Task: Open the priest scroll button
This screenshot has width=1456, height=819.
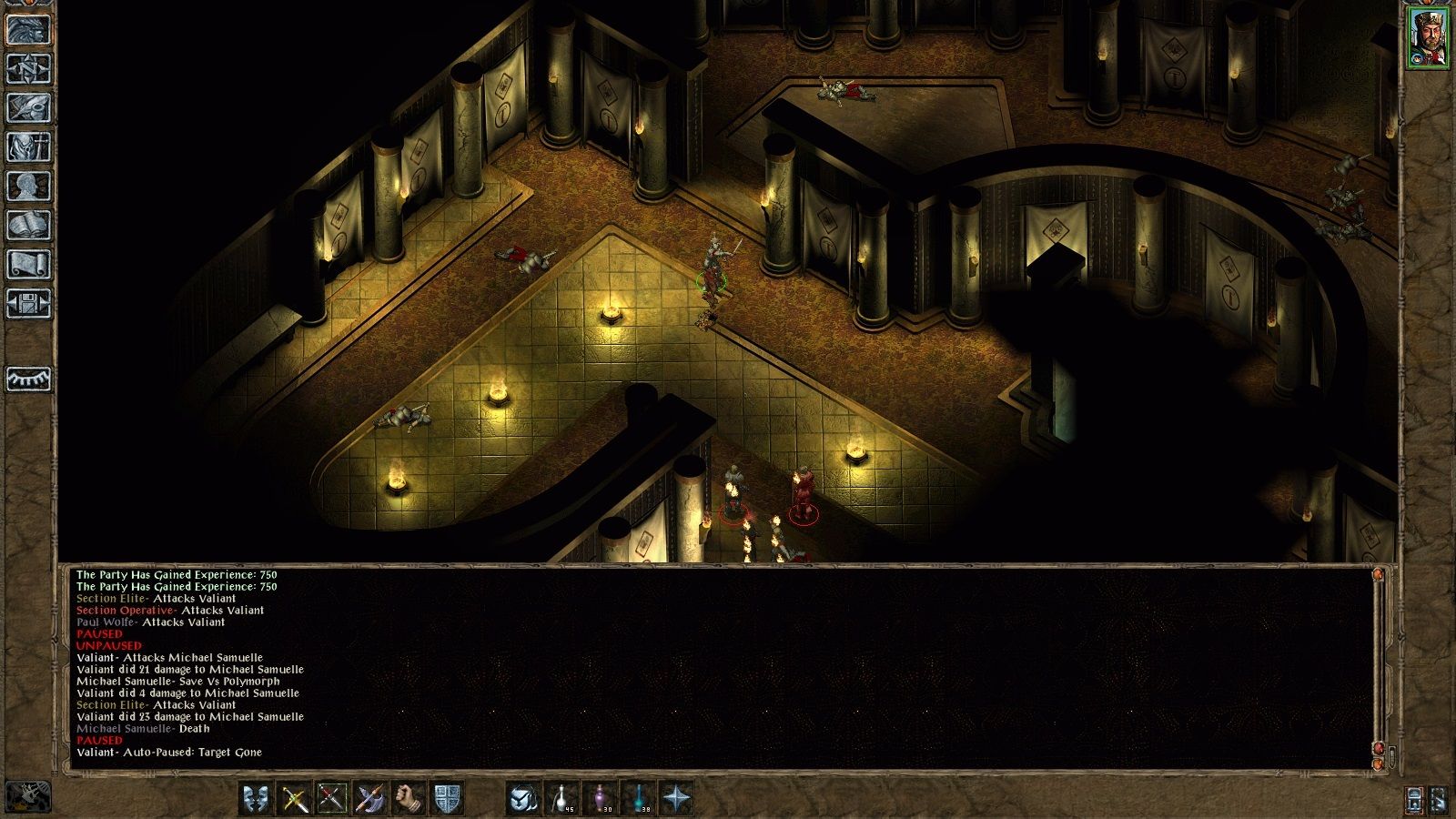Action: pyautogui.click(x=28, y=264)
